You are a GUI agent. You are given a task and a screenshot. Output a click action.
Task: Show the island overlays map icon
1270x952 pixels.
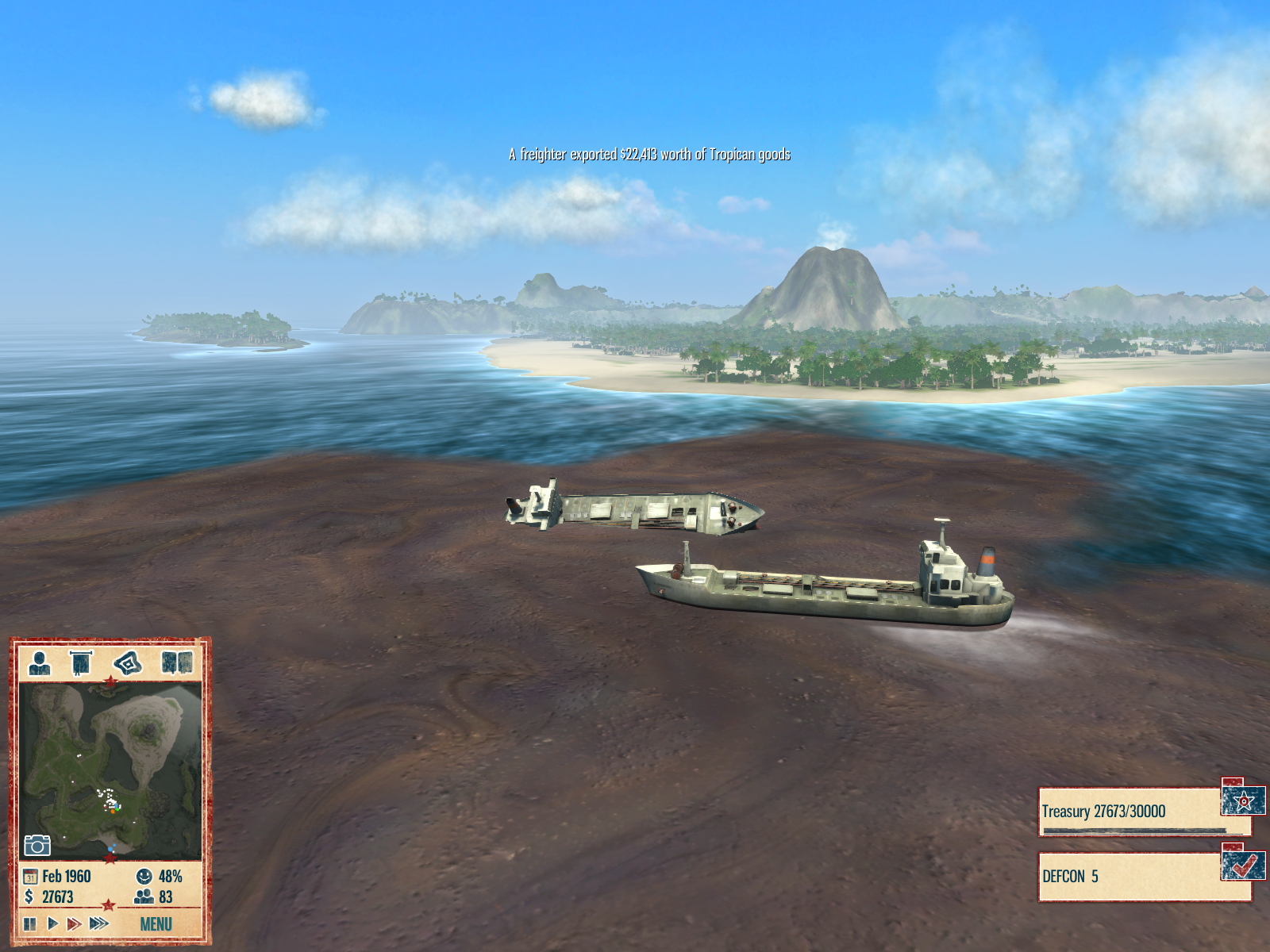coord(127,662)
